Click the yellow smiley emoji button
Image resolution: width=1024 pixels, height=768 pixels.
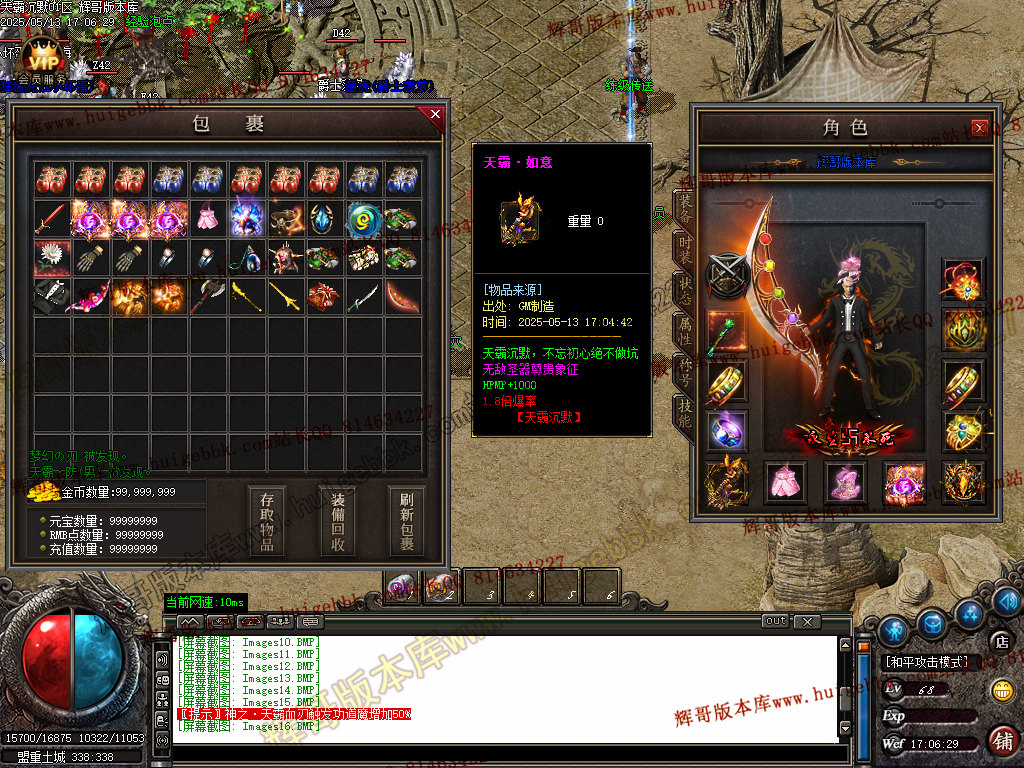coord(1001,689)
